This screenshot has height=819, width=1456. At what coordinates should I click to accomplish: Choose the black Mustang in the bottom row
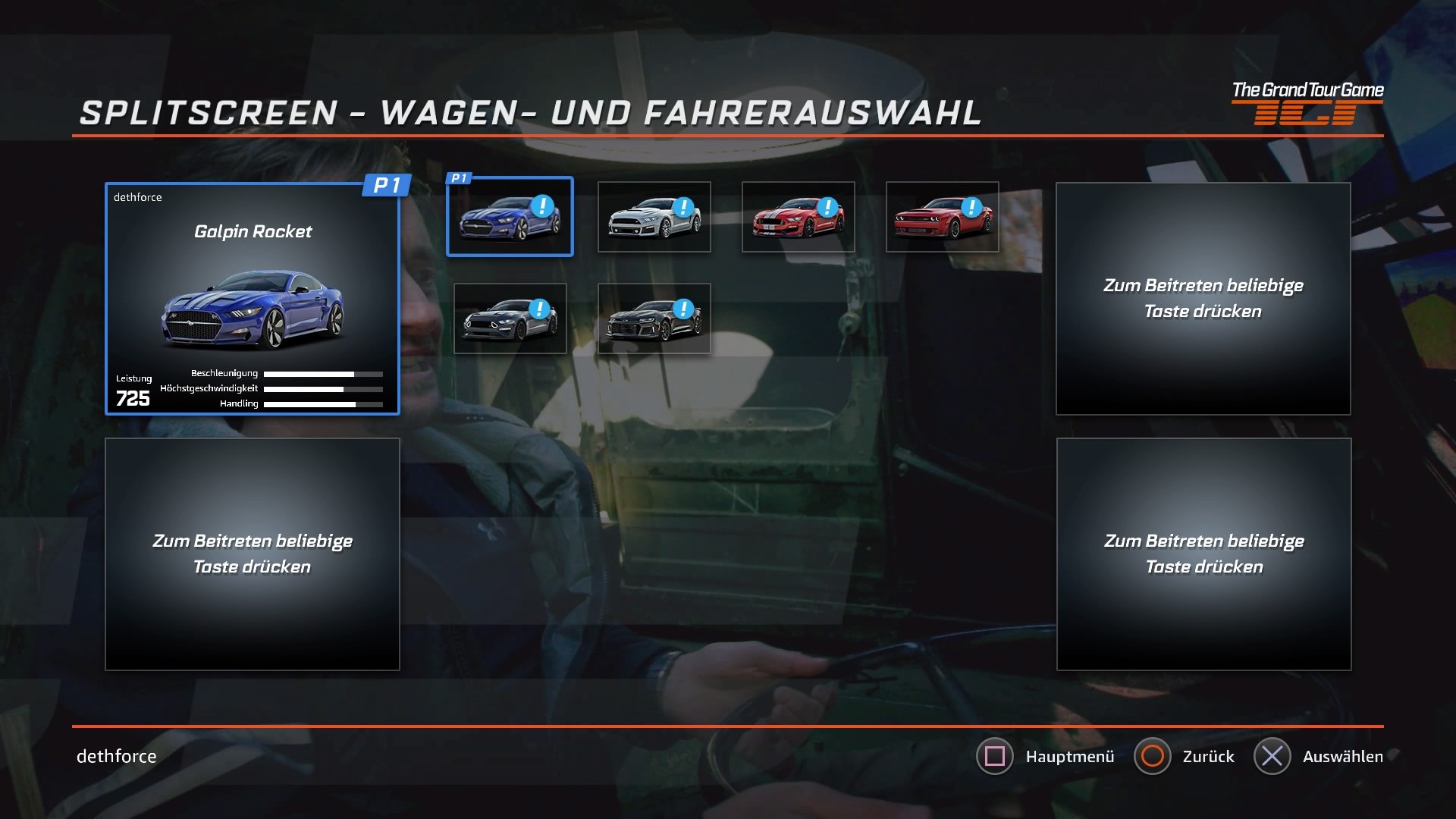tap(510, 318)
